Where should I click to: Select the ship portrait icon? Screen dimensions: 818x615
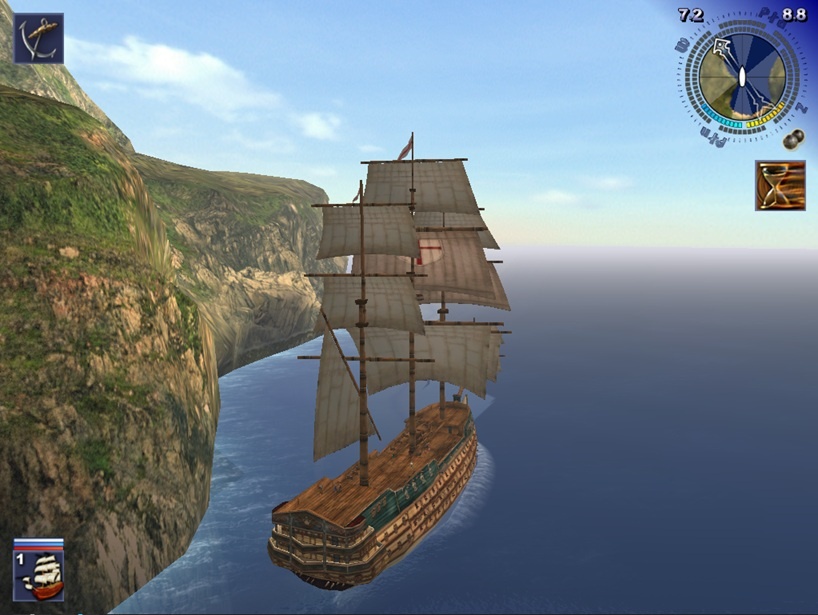[x=39, y=573]
